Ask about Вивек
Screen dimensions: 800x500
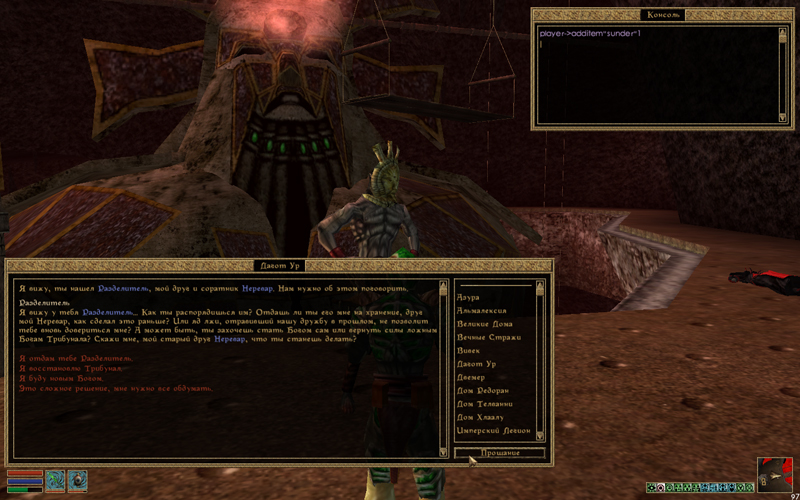coord(469,351)
